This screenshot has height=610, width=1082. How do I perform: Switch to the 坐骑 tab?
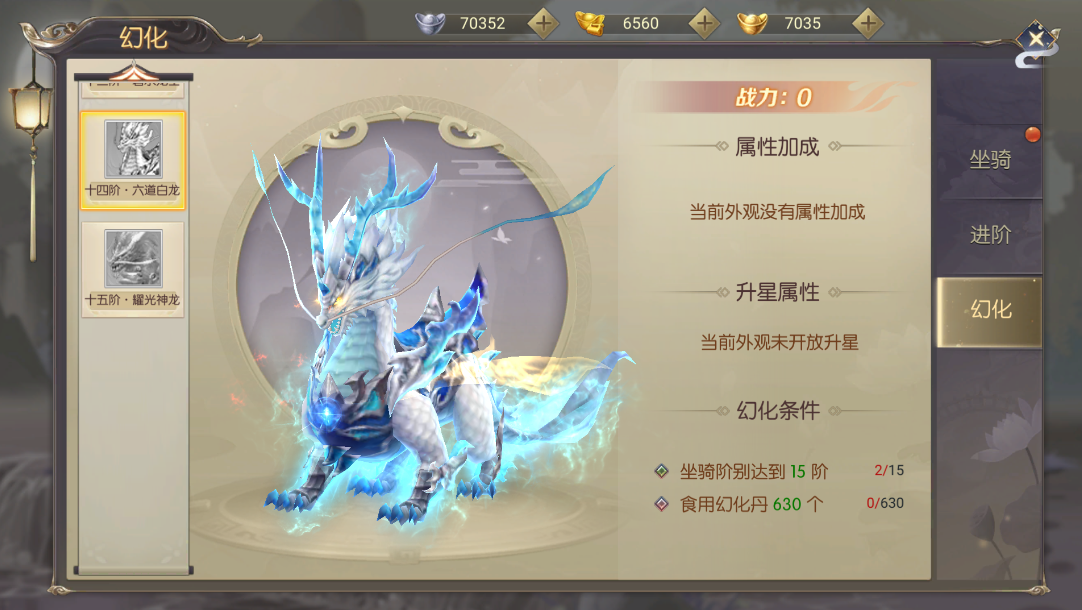(x=989, y=159)
